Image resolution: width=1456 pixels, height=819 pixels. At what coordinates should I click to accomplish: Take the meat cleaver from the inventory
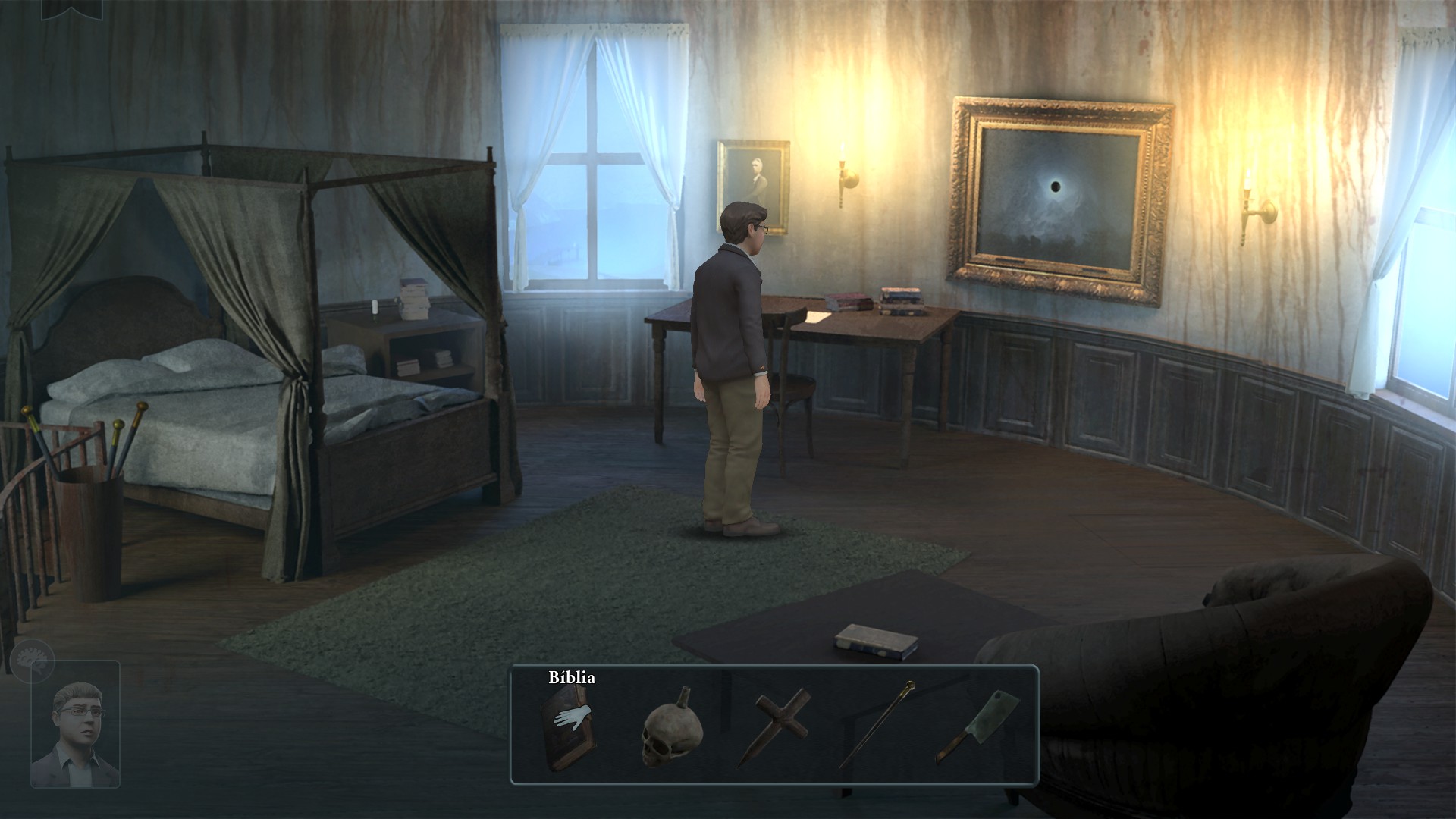[978, 724]
